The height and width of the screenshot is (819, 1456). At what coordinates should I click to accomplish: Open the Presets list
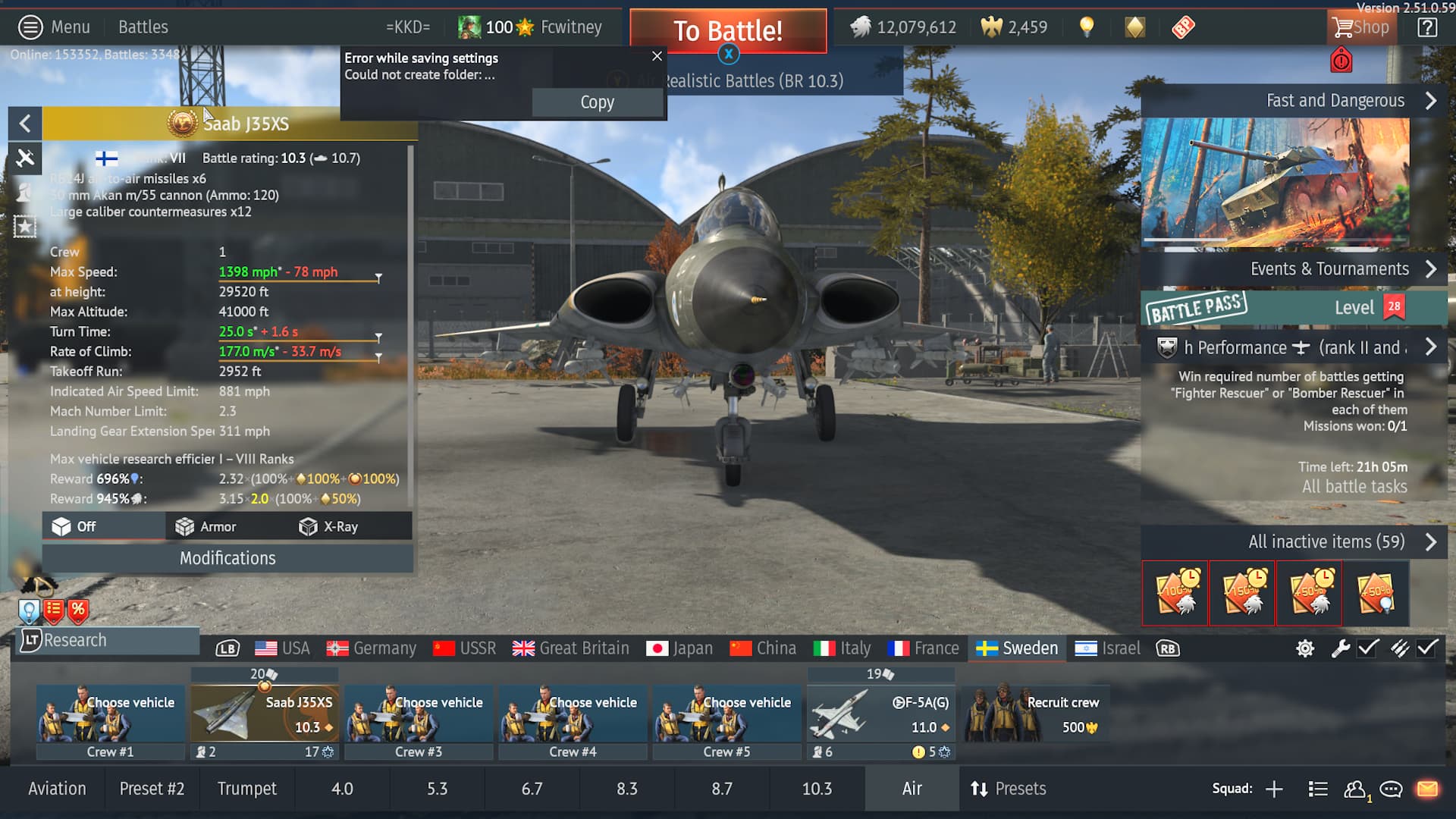1009,789
